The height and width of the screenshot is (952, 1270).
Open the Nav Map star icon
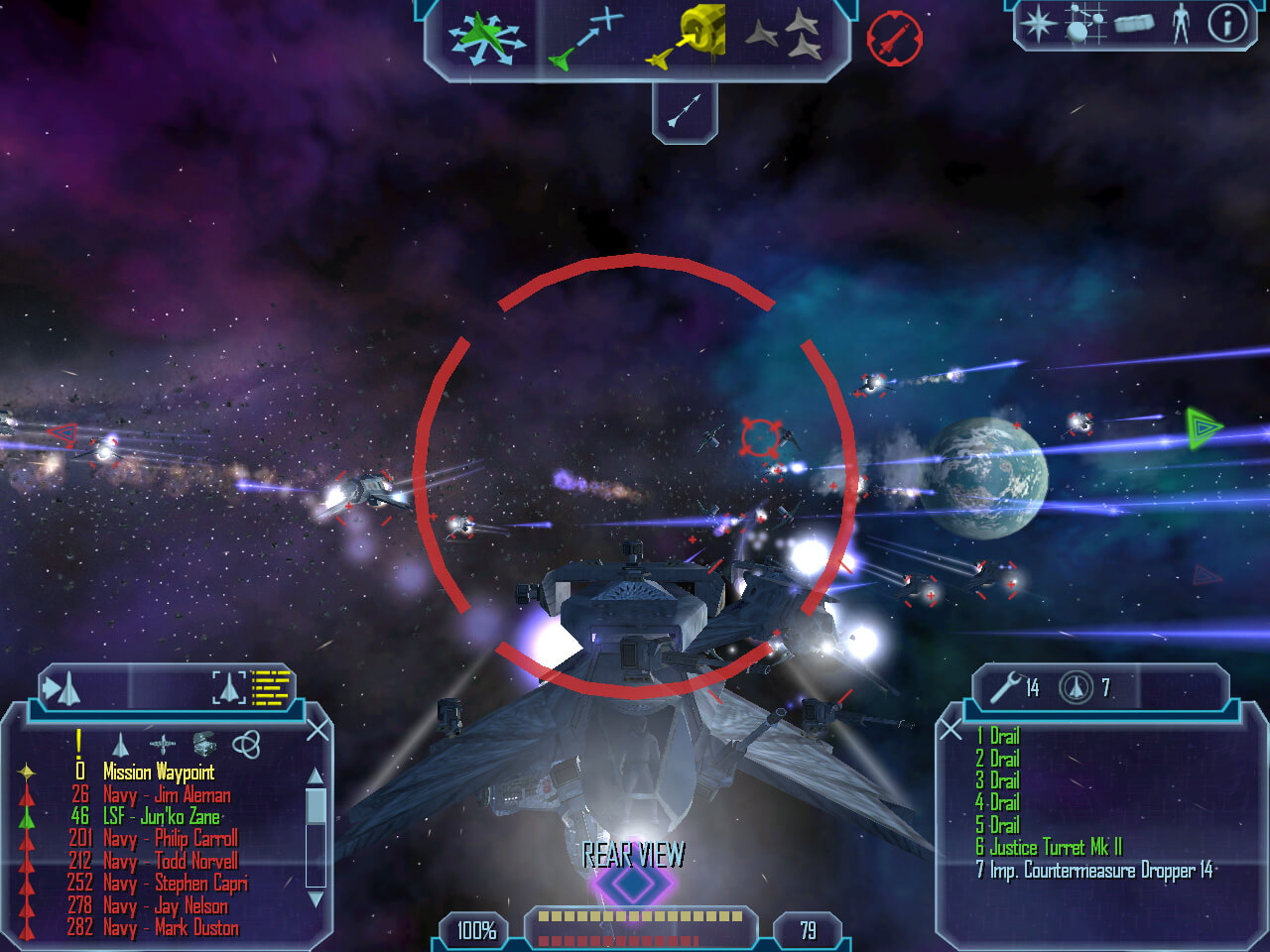click(x=1038, y=23)
